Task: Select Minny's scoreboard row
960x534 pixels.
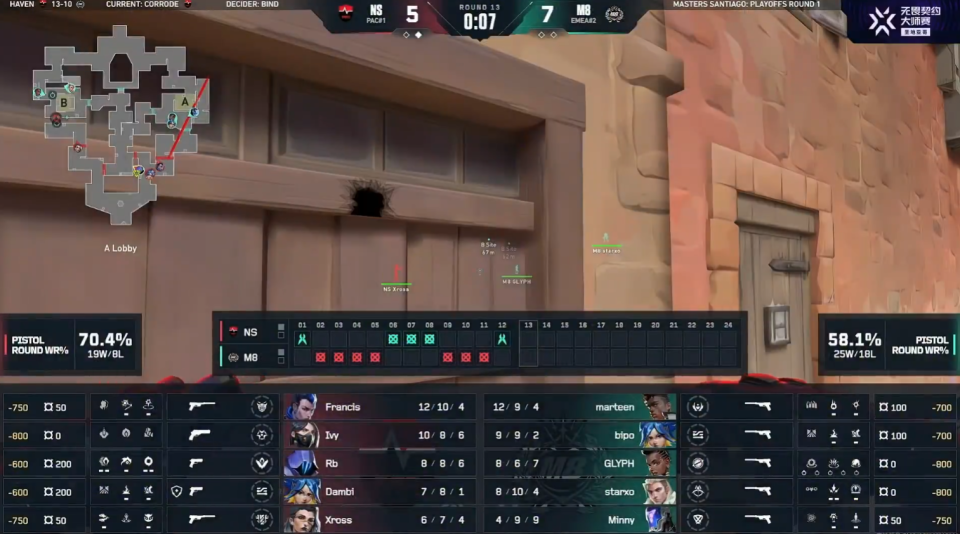Action: [x=580, y=519]
